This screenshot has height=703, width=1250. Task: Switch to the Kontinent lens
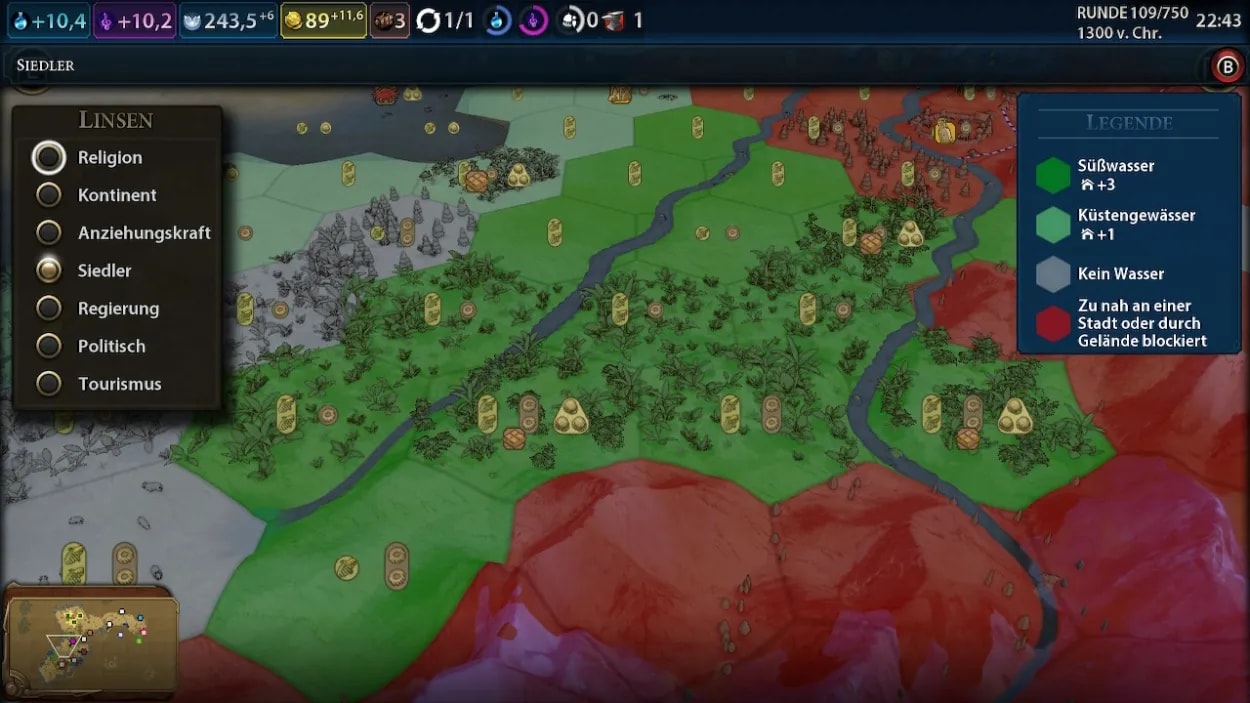(x=49, y=195)
